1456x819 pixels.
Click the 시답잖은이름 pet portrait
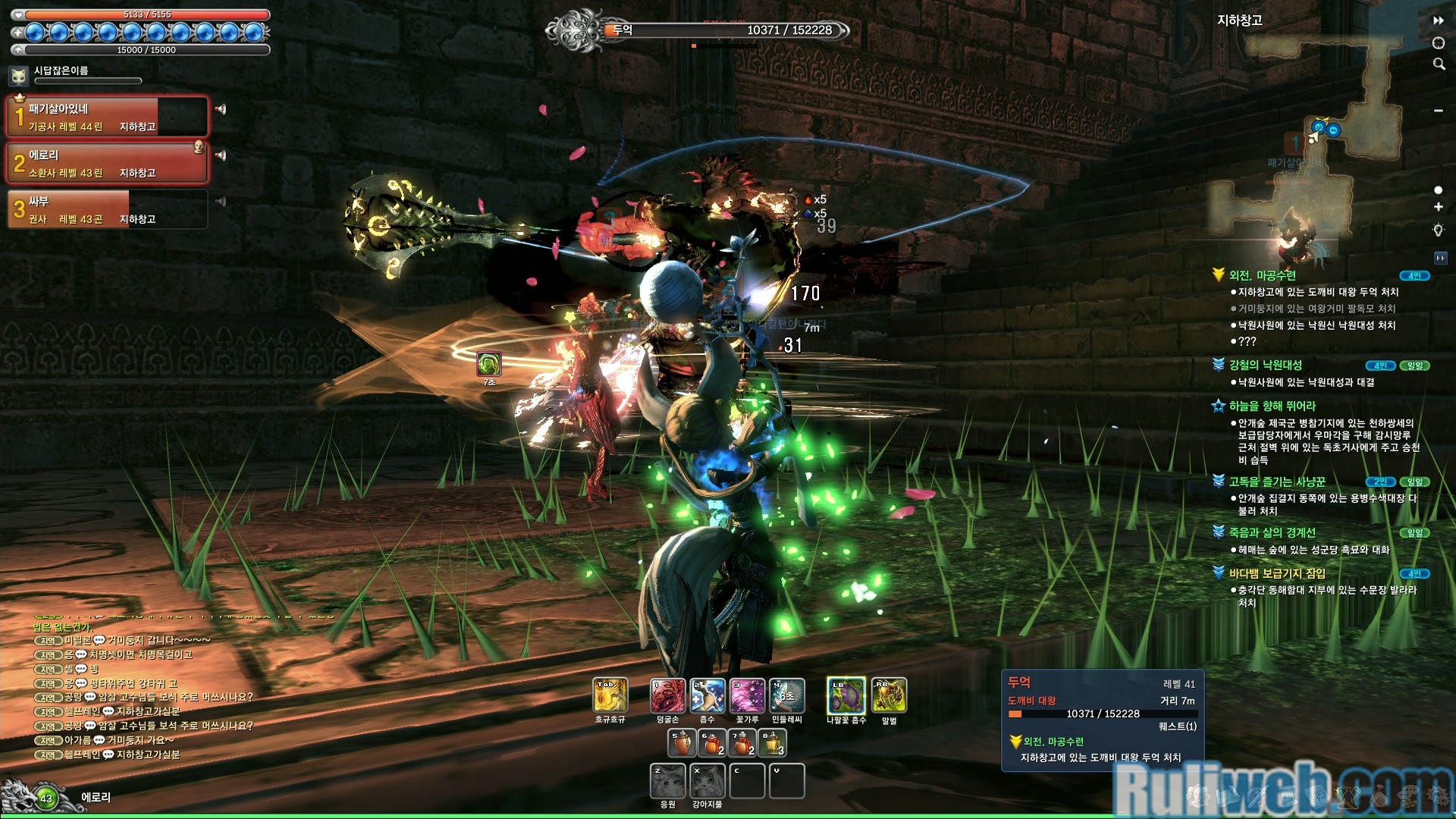(19, 76)
